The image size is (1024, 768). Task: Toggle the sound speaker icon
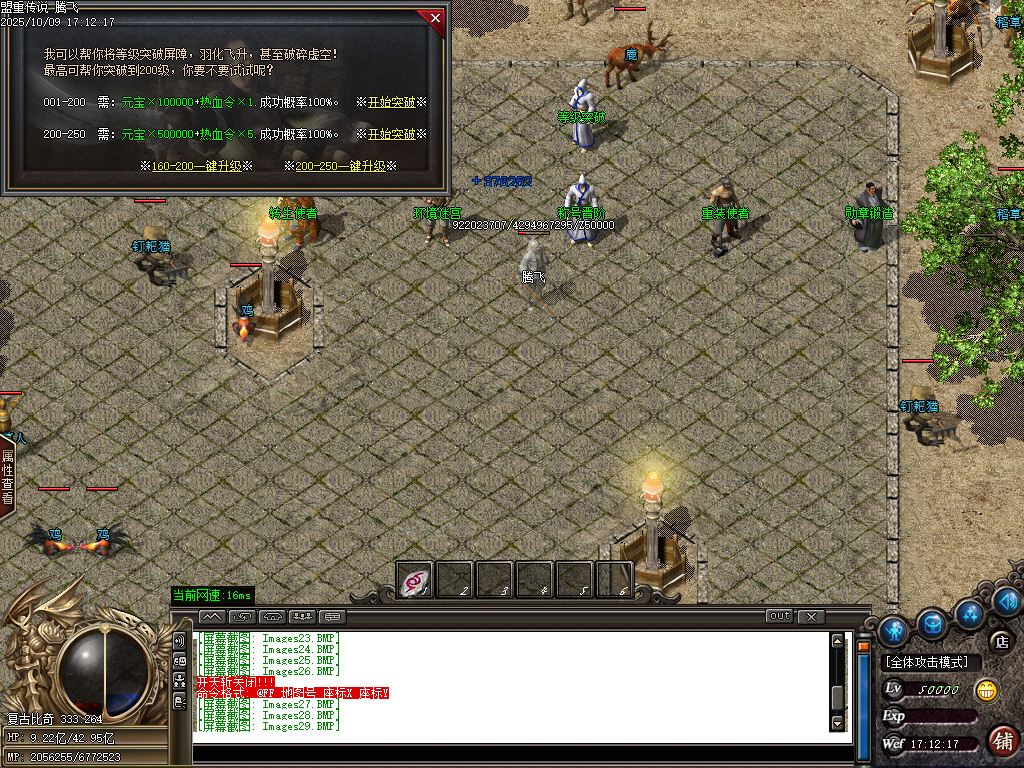(1007, 601)
